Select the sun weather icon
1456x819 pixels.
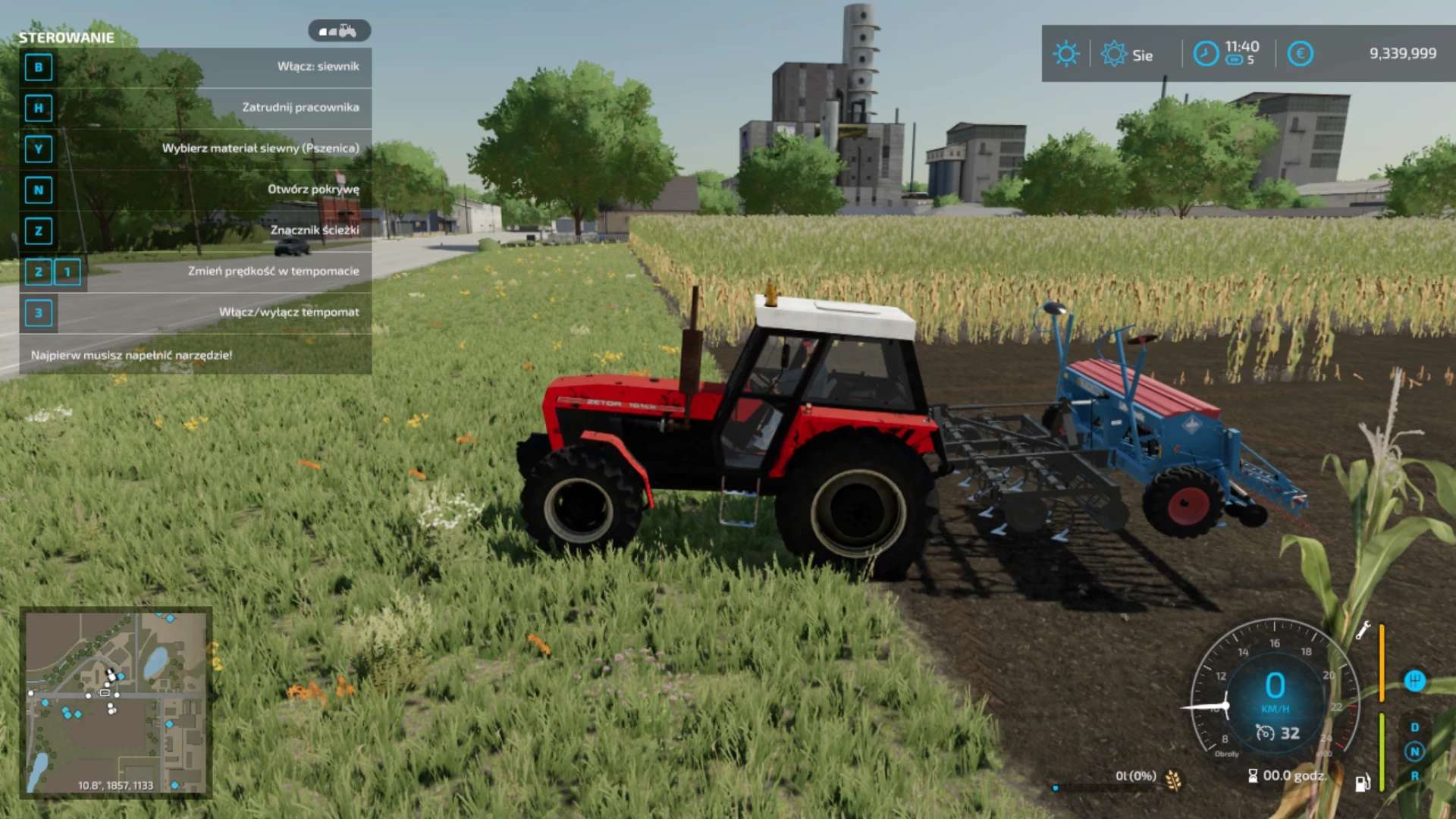tap(1065, 54)
